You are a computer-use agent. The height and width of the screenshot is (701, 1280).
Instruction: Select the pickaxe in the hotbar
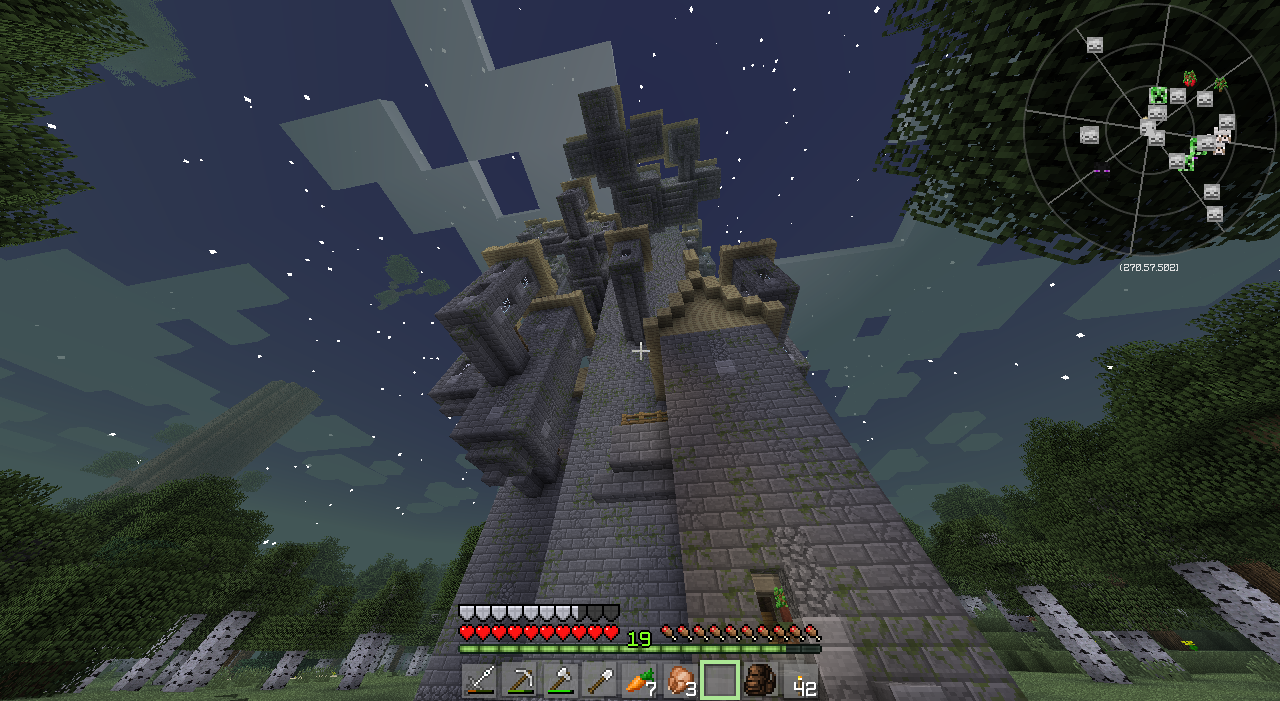click(x=520, y=680)
